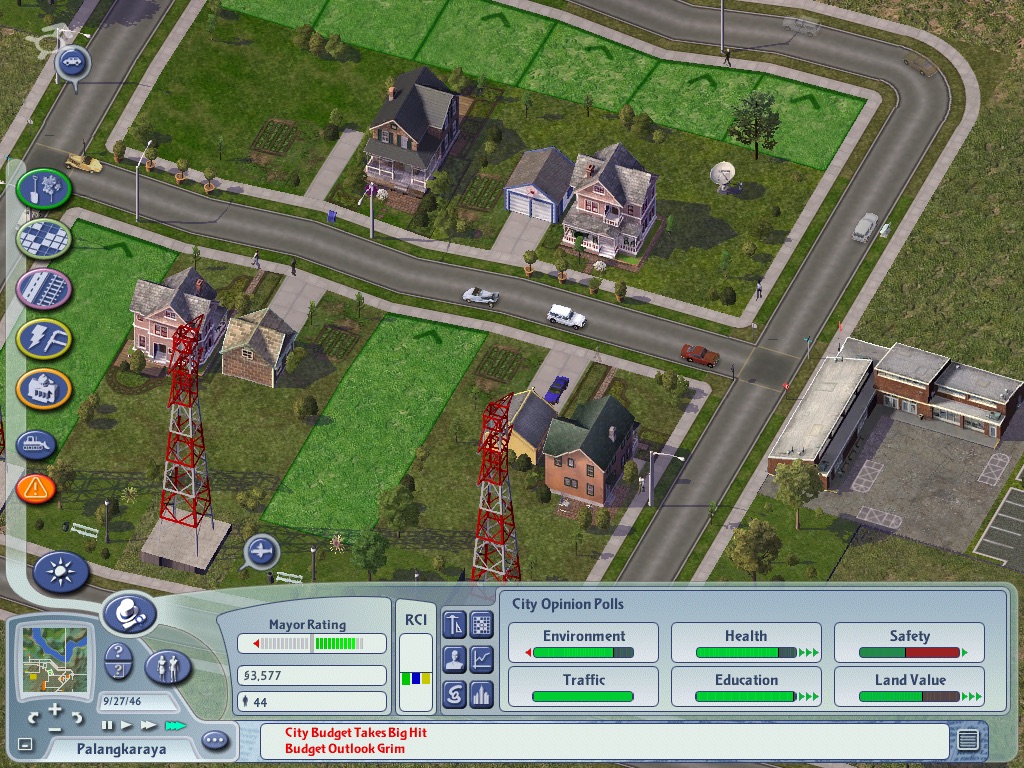Pause the simulation
The width and height of the screenshot is (1024, 768).
coord(107,725)
